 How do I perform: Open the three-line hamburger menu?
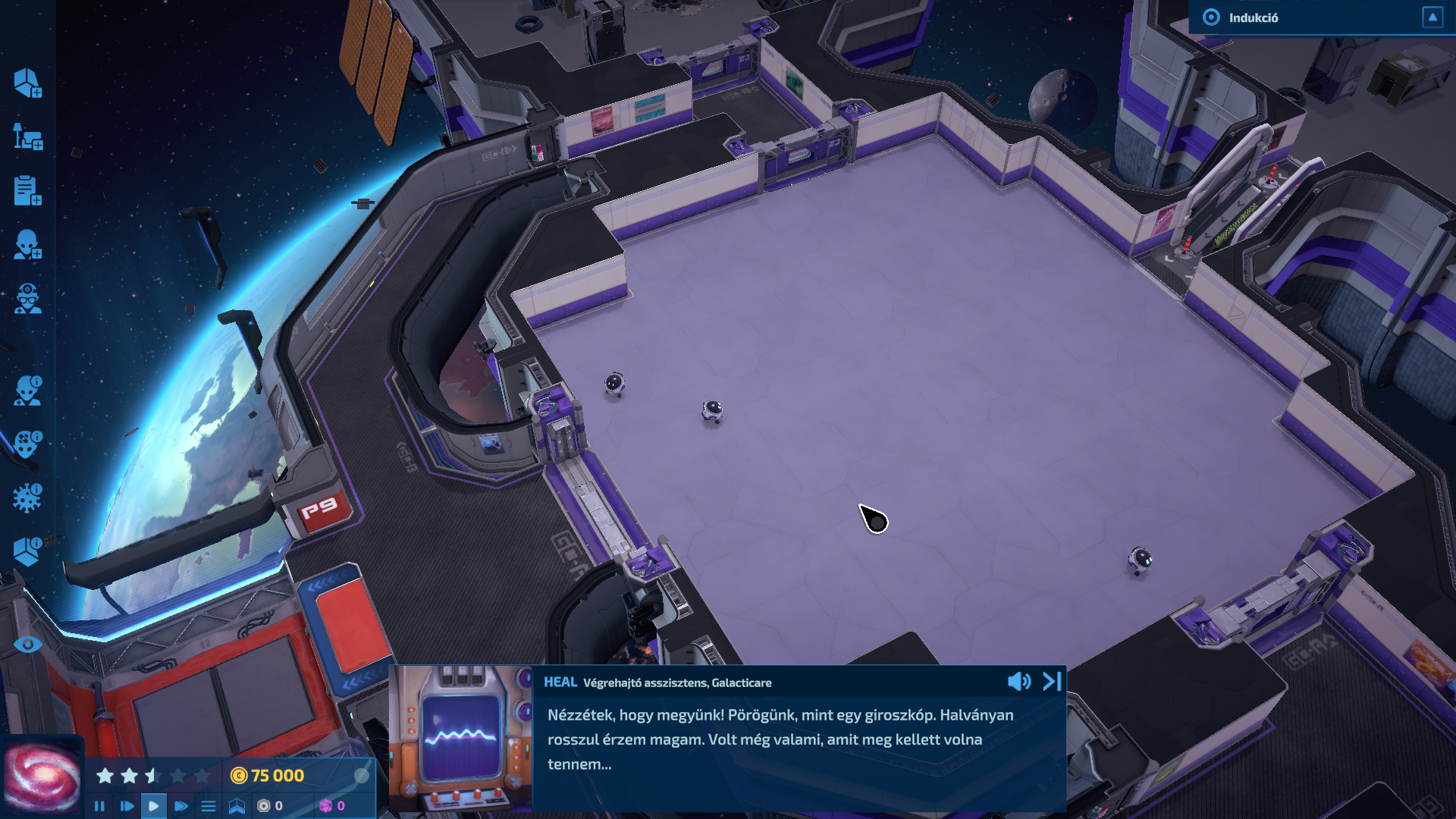(209, 806)
